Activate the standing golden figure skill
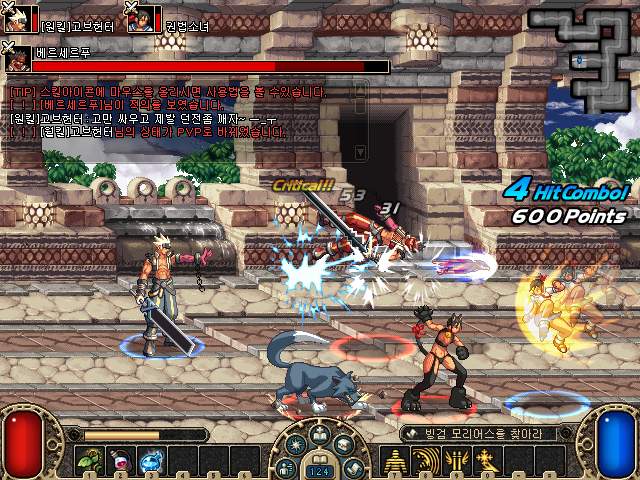This screenshot has height=480, width=640. click(x=396, y=461)
